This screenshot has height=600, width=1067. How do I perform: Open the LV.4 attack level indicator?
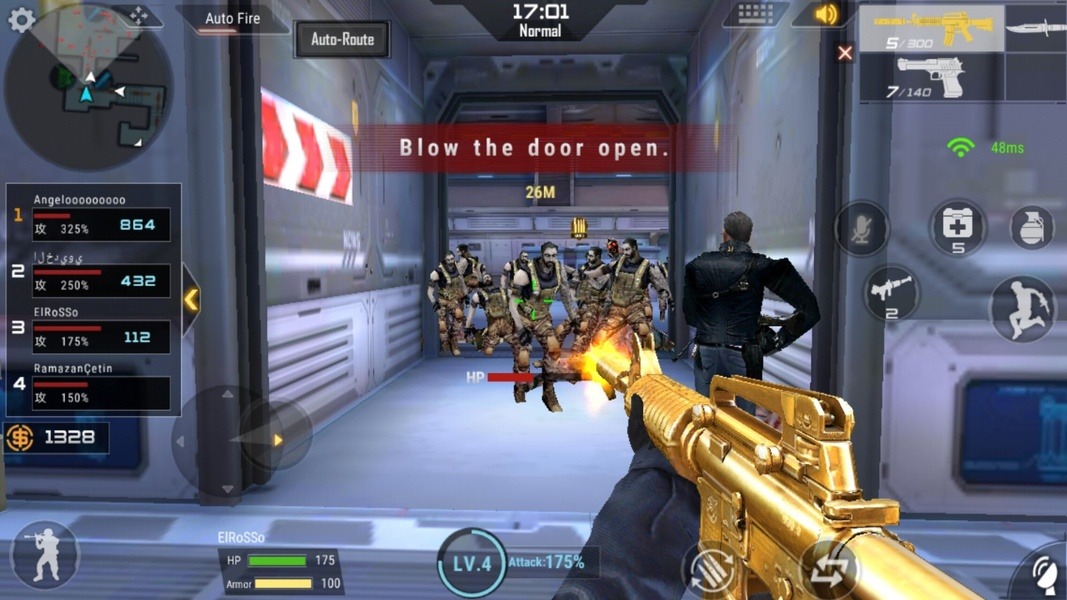(x=472, y=563)
